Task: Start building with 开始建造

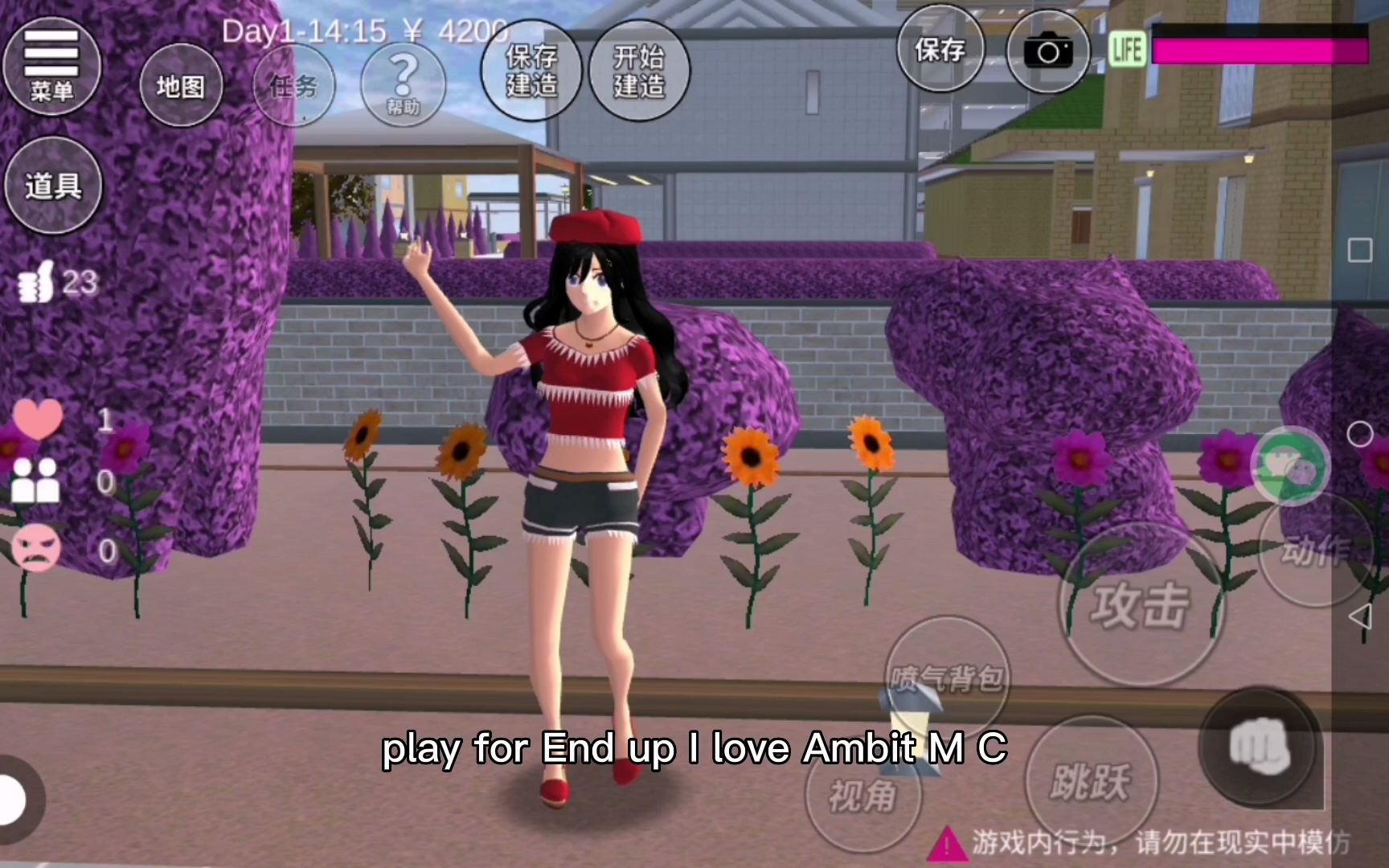Action: (639, 71)
